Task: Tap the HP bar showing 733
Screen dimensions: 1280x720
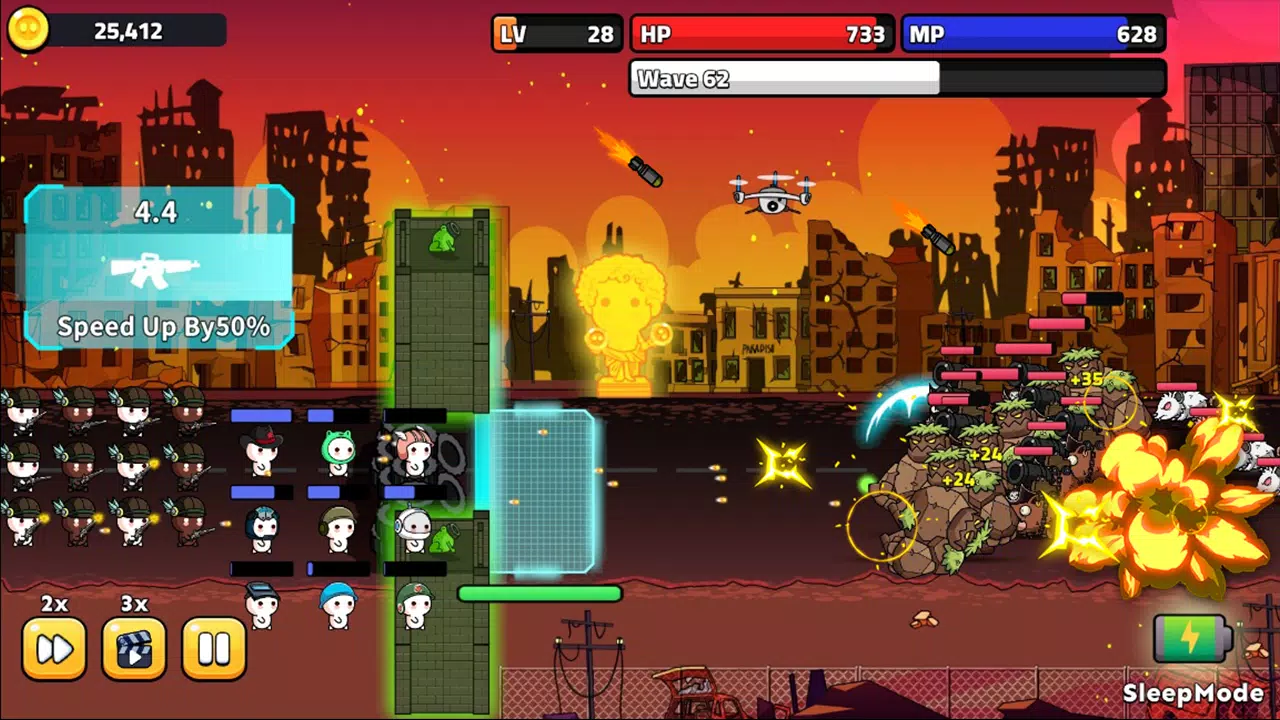Action: tap(763, 34)
